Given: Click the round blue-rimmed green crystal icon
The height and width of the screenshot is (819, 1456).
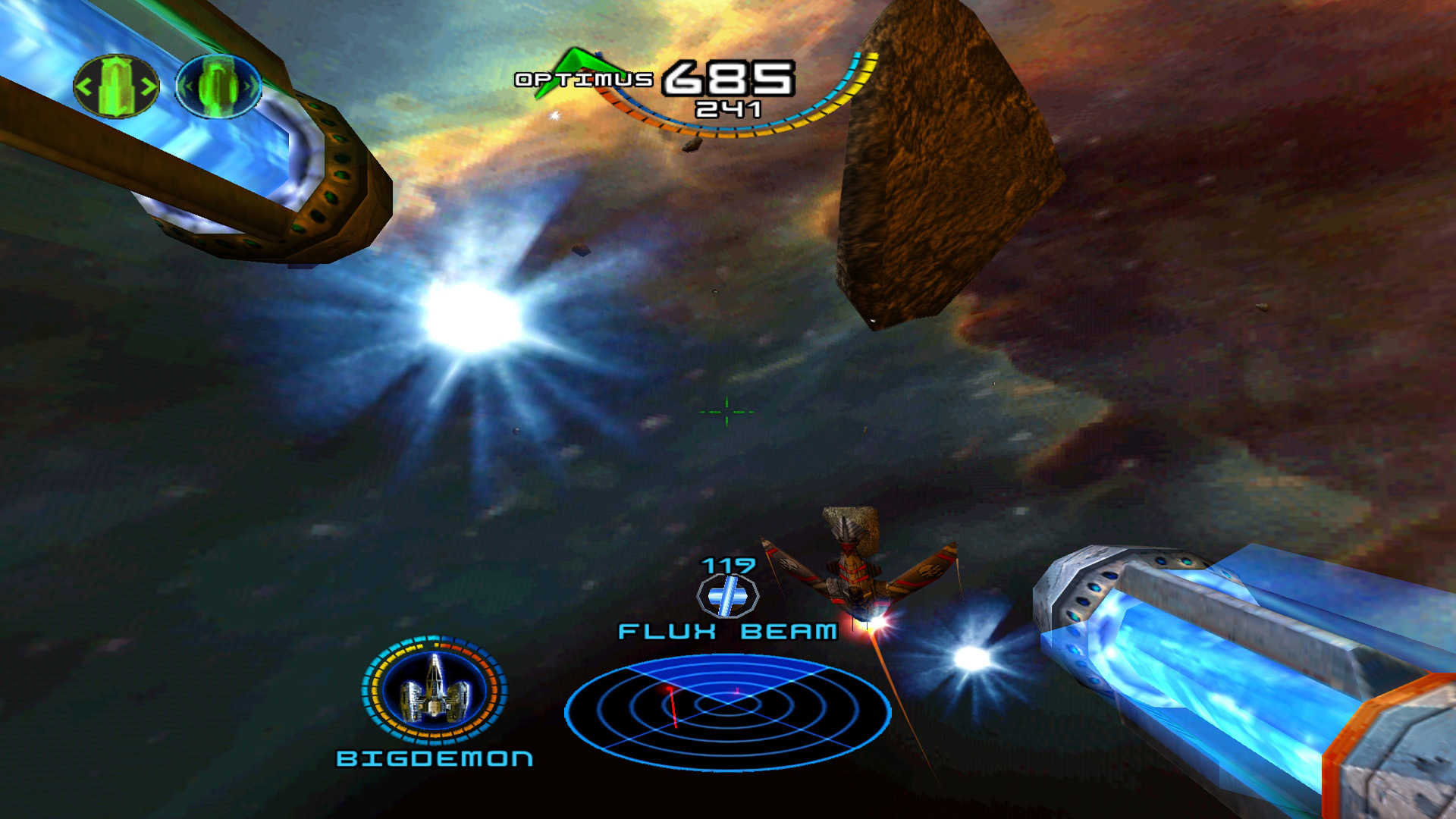Looking at the screenshot, I should coord(218,86).
